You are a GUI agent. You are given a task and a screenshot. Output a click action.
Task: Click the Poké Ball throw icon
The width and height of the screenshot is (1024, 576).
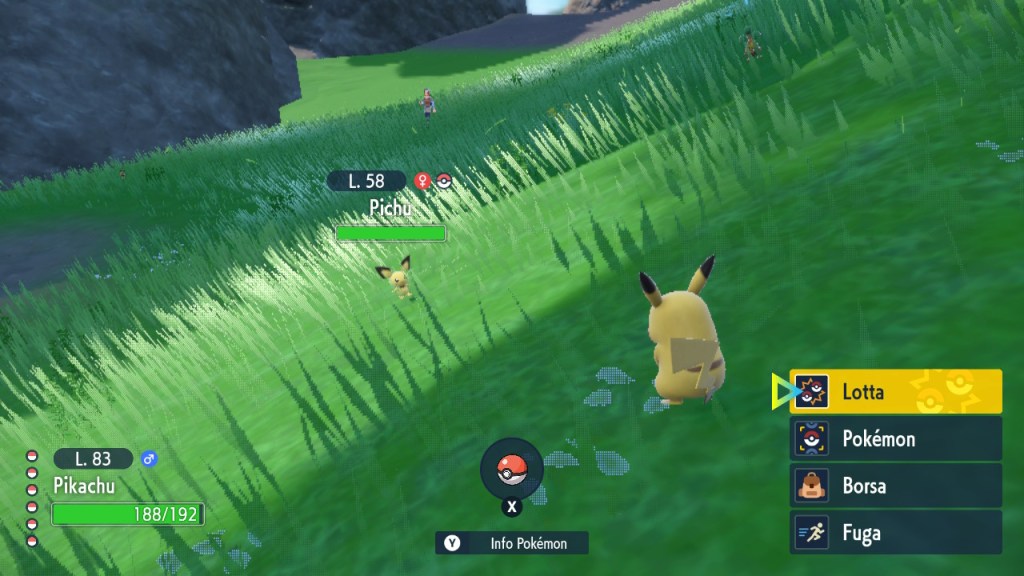point(511,469)
